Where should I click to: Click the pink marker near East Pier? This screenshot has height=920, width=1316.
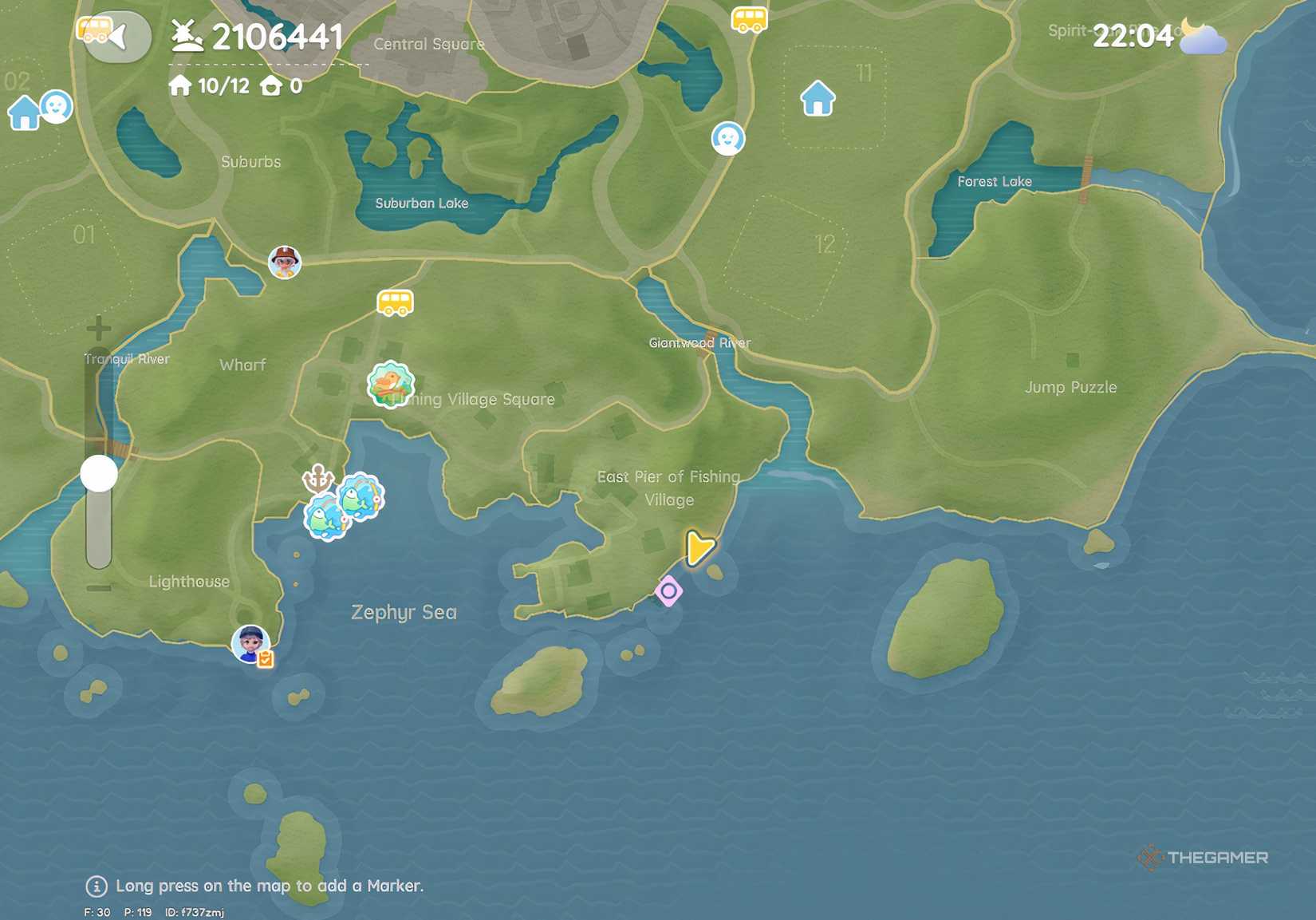668,592
